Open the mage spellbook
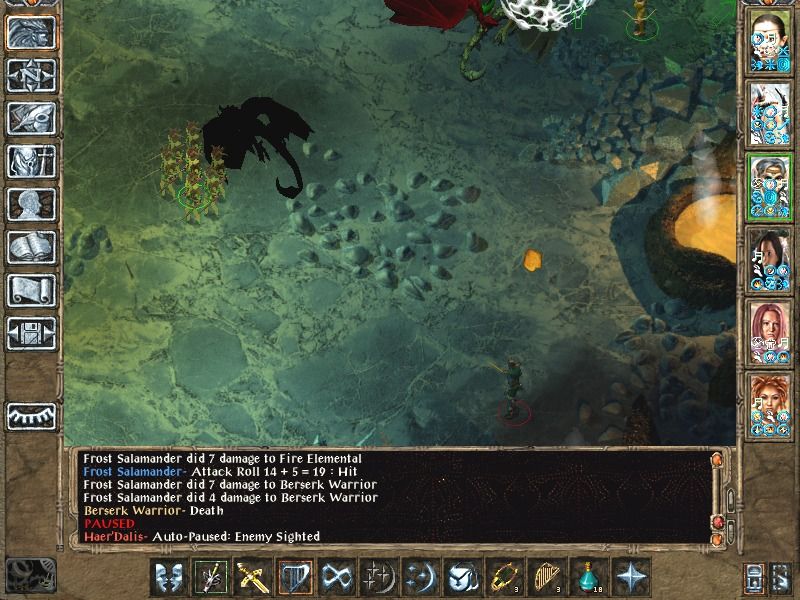This screenshot has height=600, width=800. coord(31,247)
